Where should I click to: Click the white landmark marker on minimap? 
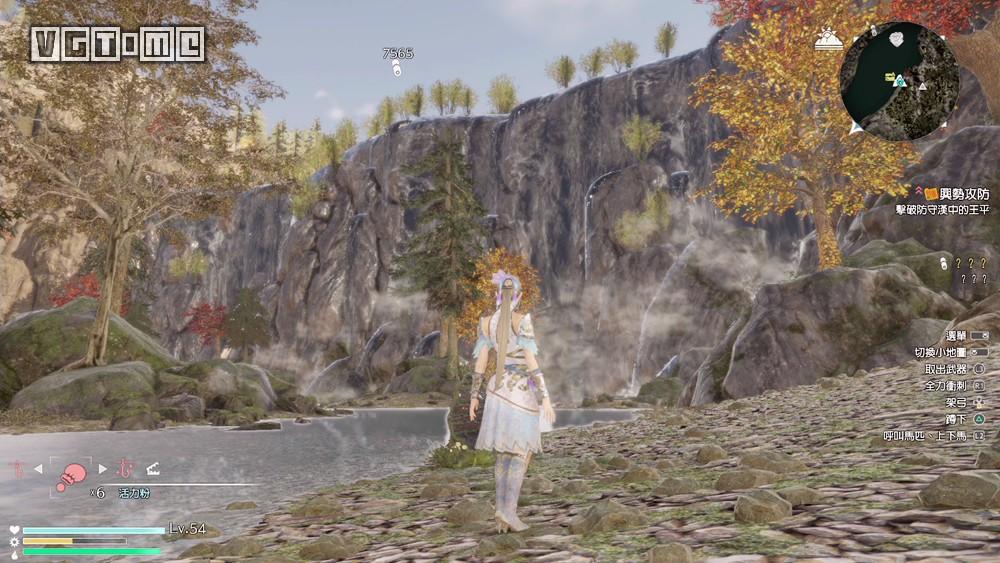[898, 38]
